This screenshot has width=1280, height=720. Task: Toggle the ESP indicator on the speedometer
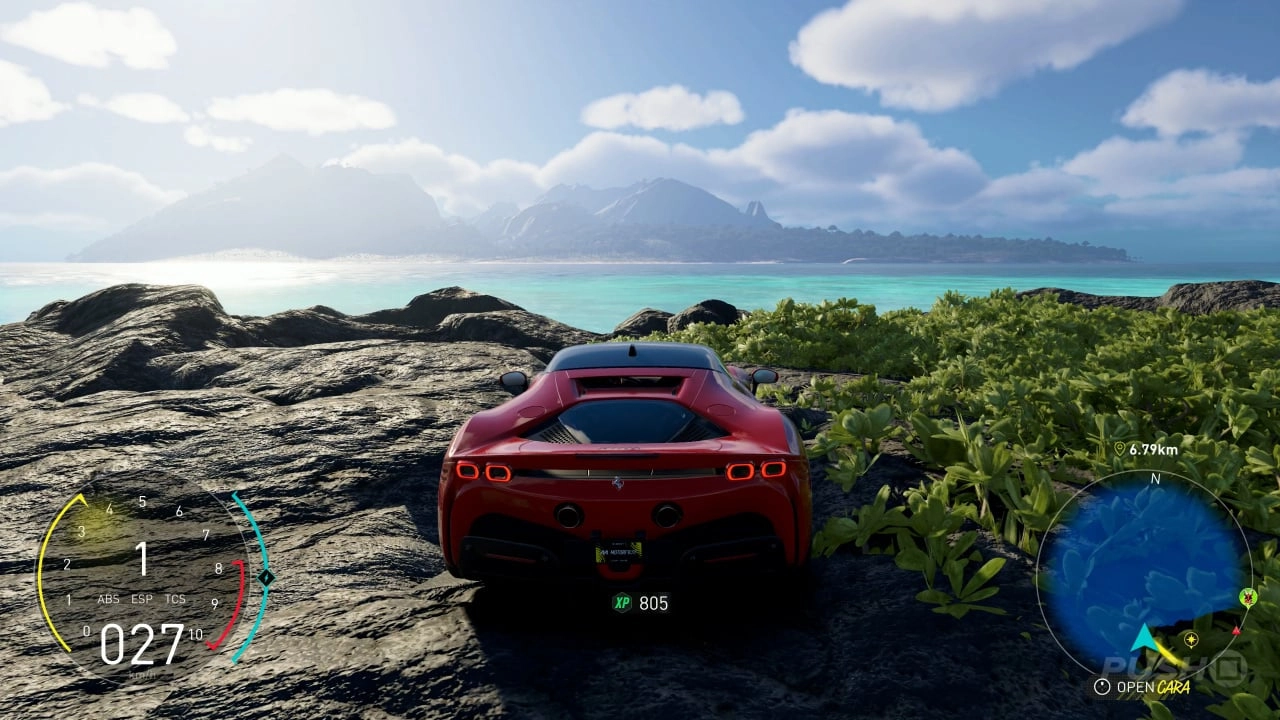coord(141,599)
